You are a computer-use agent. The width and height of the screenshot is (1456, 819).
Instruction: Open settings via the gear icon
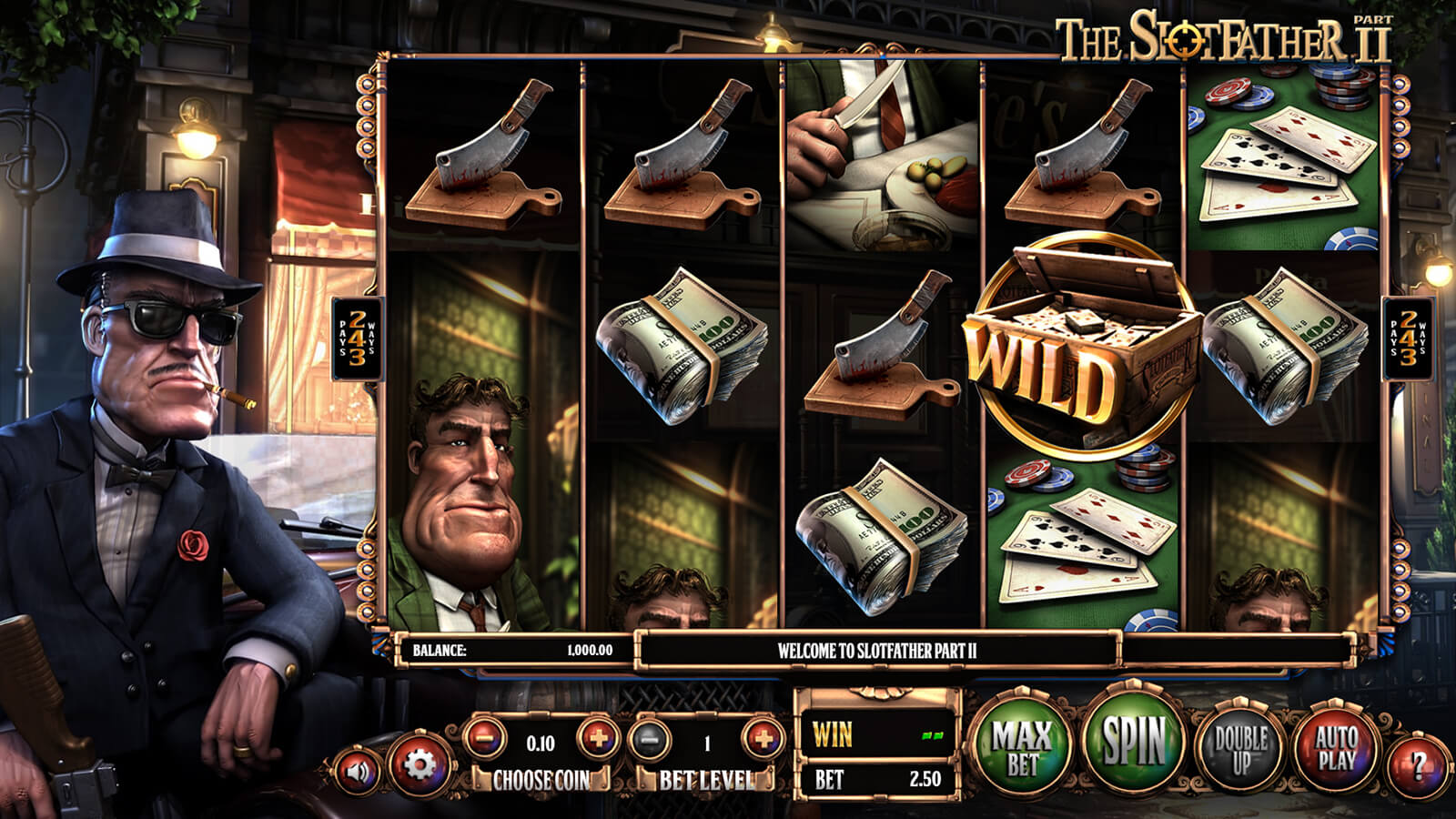pyautogui.click(x=419, y=765)
